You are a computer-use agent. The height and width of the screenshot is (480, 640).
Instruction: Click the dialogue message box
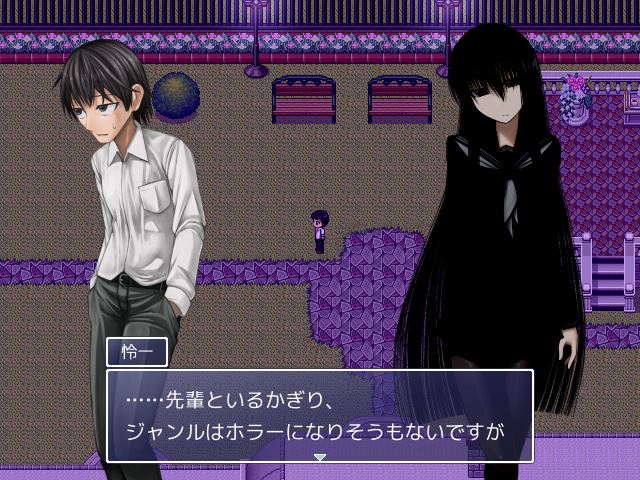319,415
